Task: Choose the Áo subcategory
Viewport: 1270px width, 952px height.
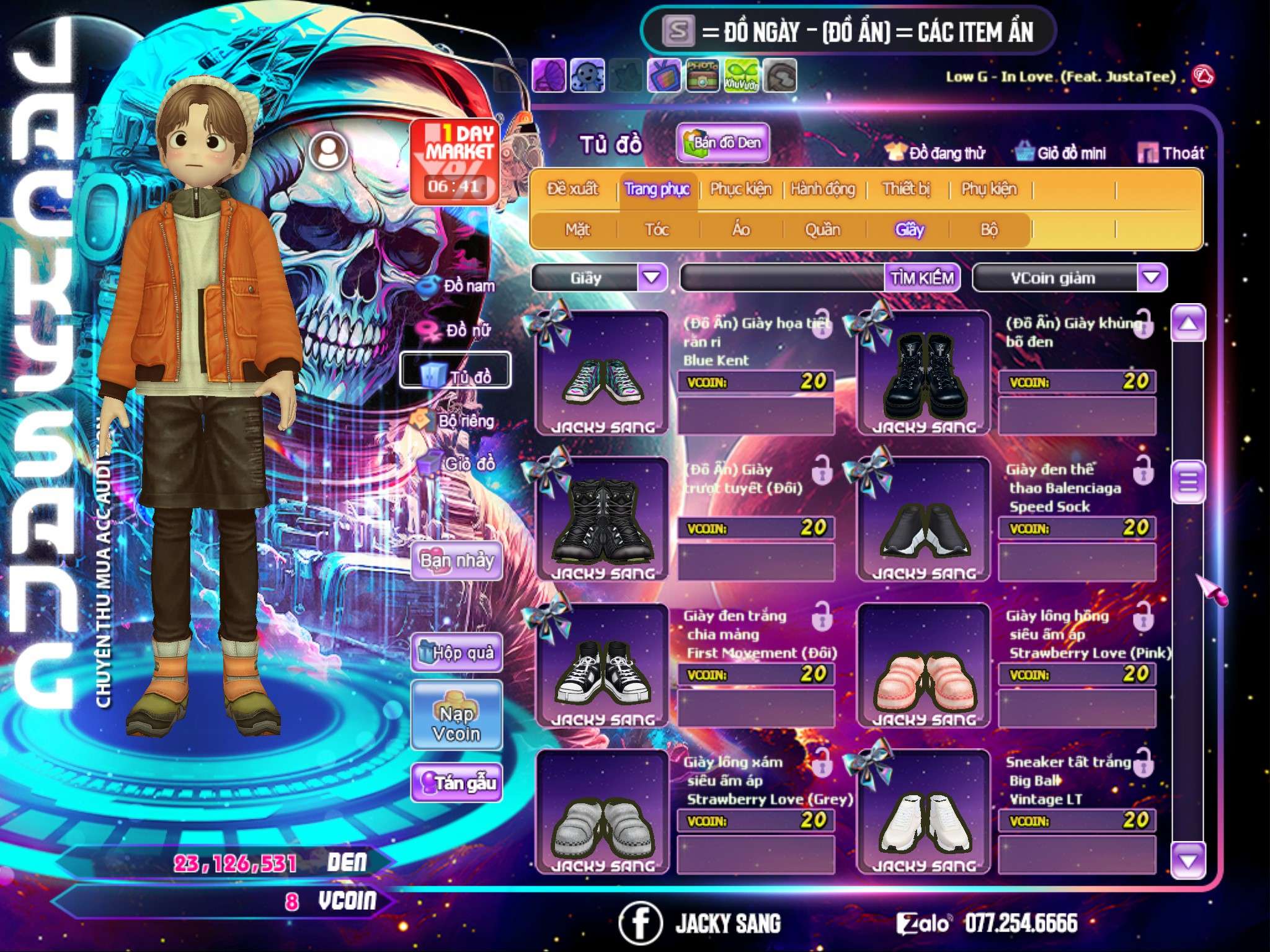Action: [740, 230]
